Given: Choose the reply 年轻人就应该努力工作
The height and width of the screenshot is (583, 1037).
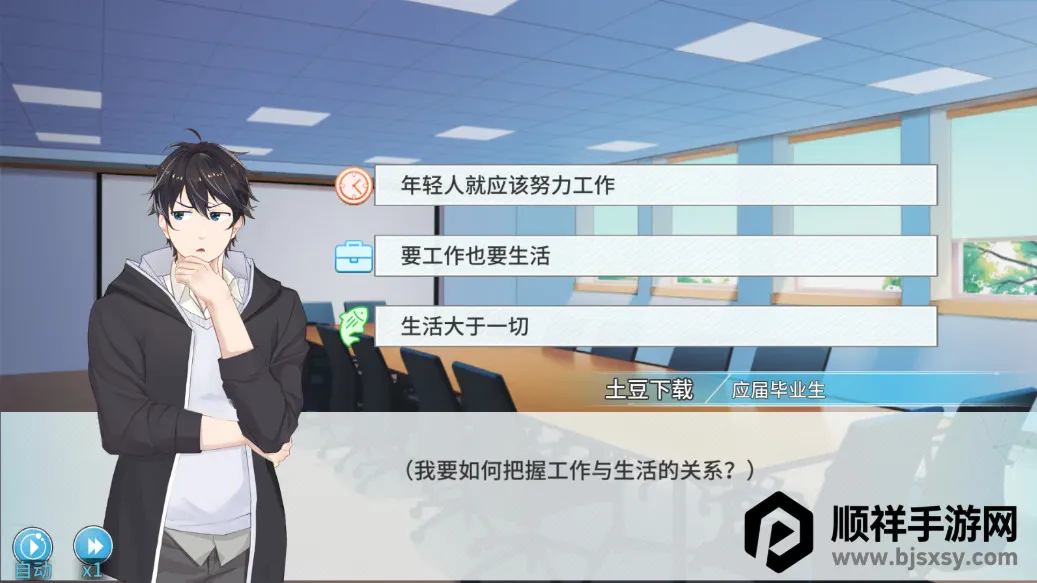Looking at the screenshot, I should point(655,185).
